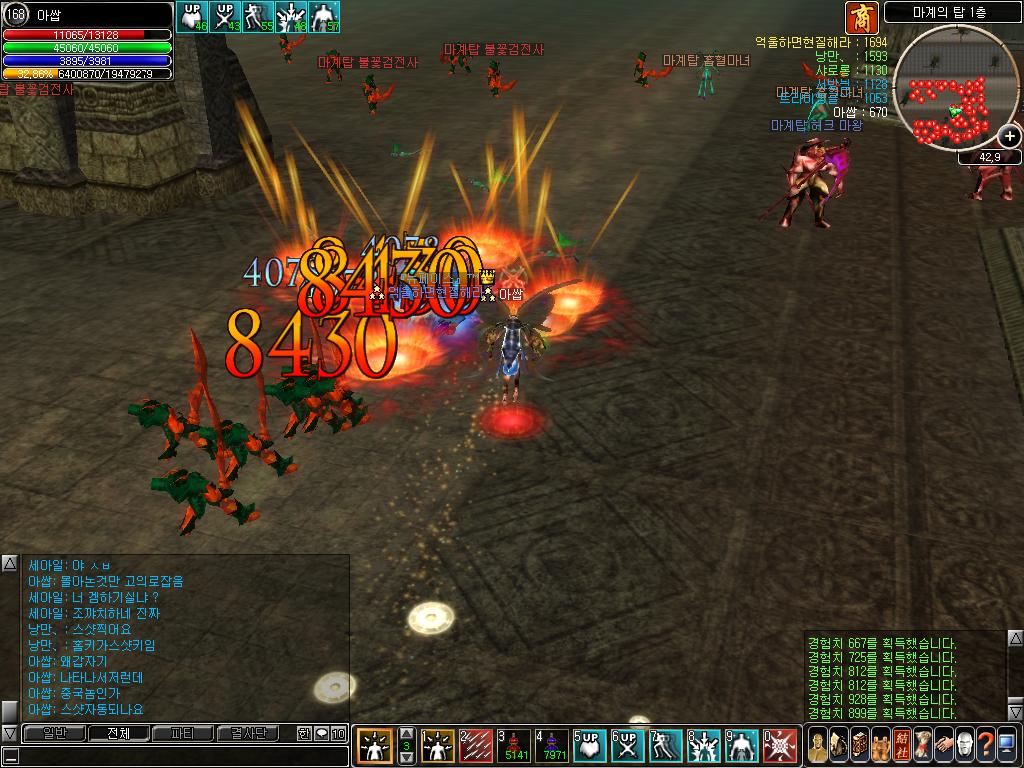The height and width of the screenshot is (768, 1024).
Task: Open the red question mark help icon
Action: (985, 746)
